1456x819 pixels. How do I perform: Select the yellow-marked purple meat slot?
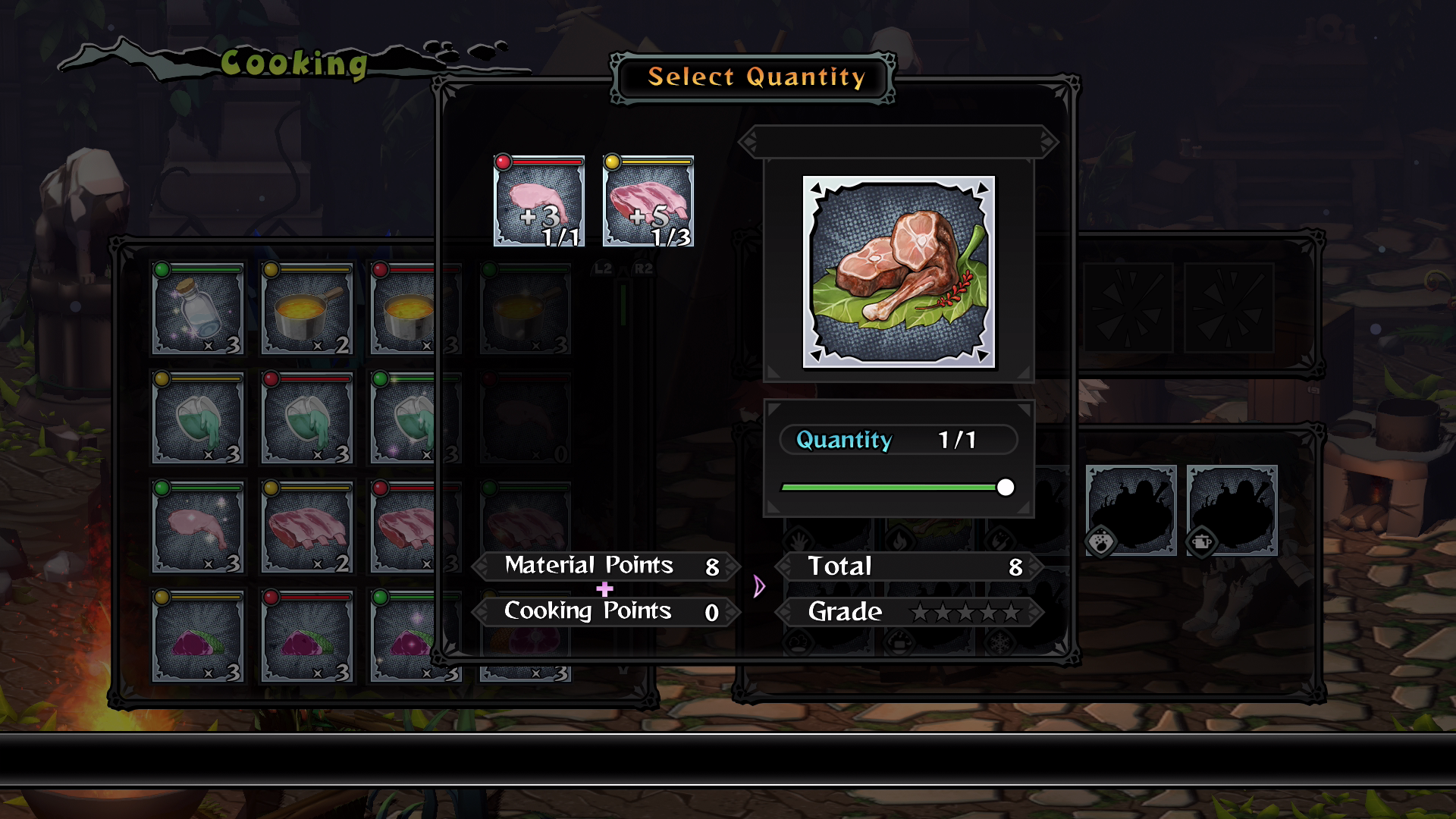coord(198,636)
